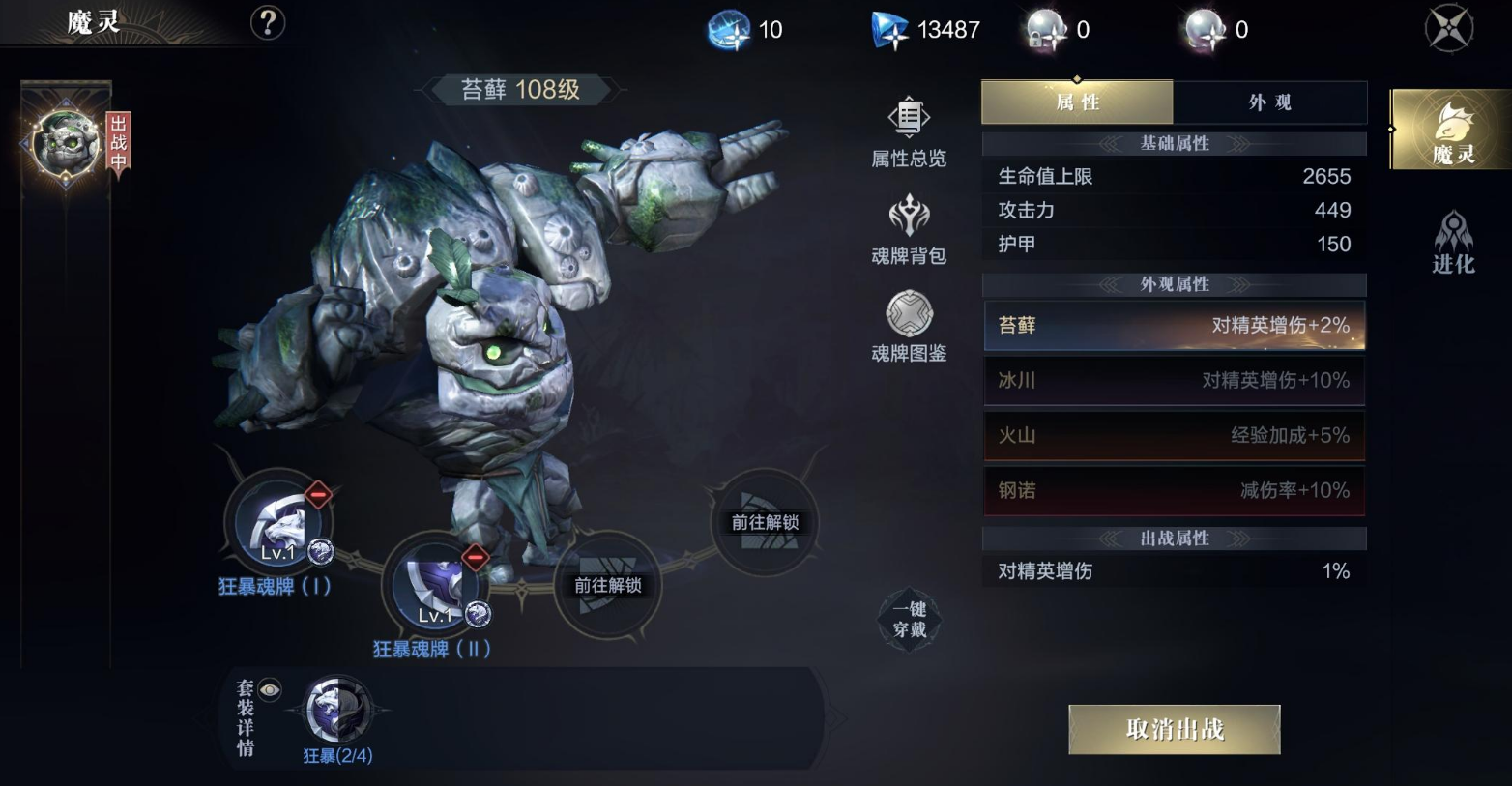Viewport: 1512px width, 786px height.
Task: Open the 属性总览 attribute overview panel
Action: click(907, 133)
